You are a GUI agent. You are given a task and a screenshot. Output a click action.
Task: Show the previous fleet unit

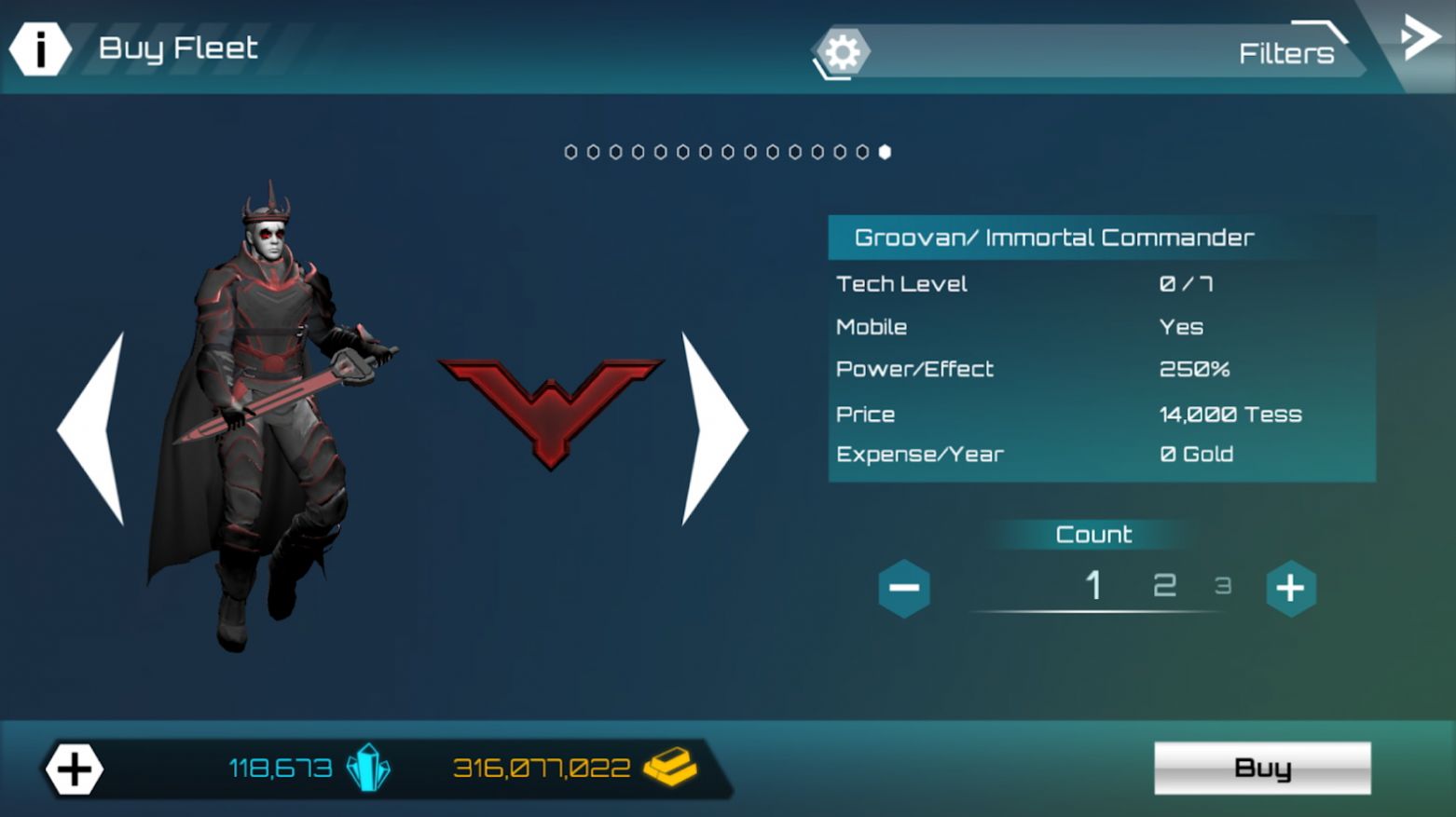click(93, 429)
